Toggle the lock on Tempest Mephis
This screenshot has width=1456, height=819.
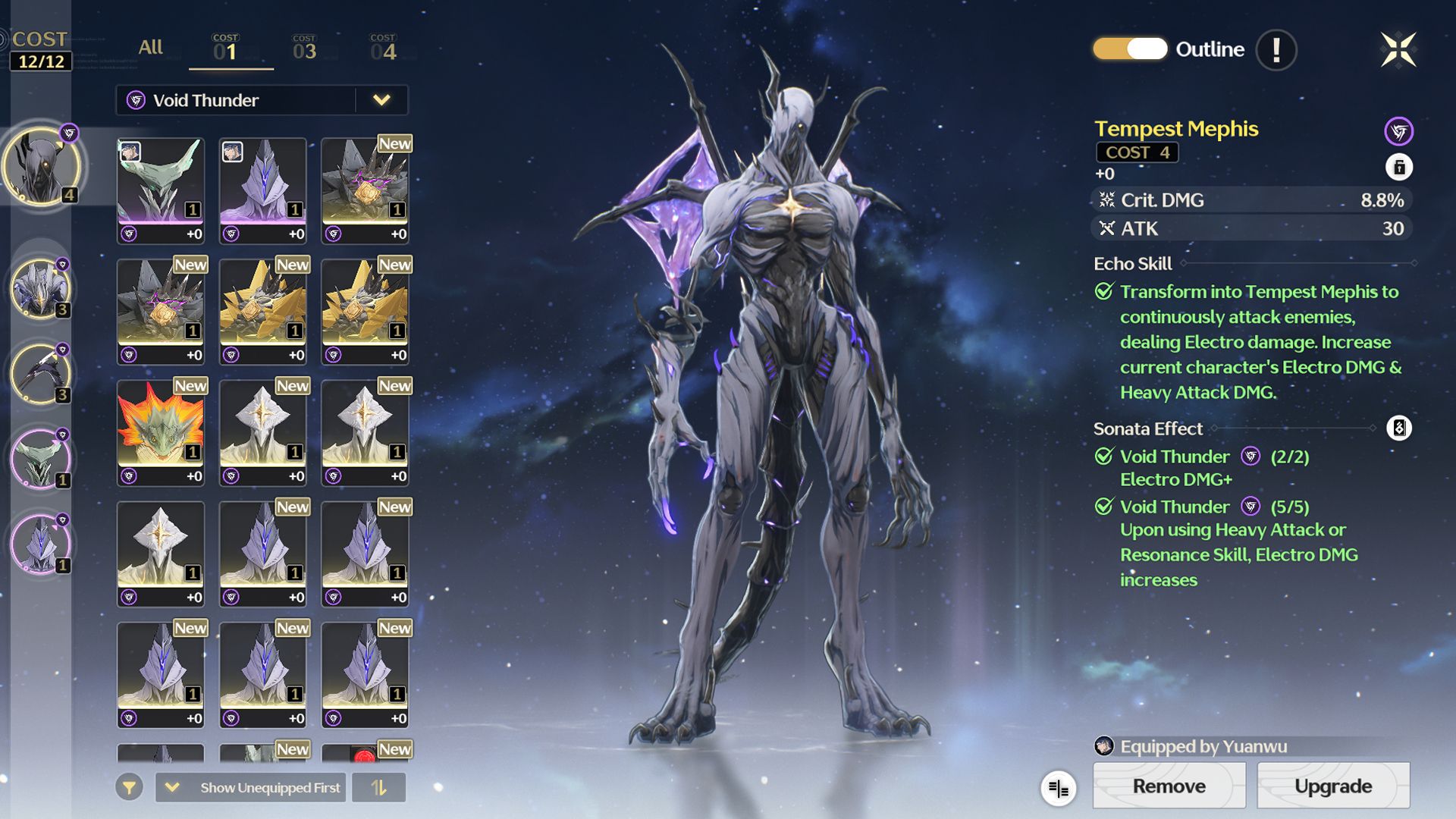1398,167
